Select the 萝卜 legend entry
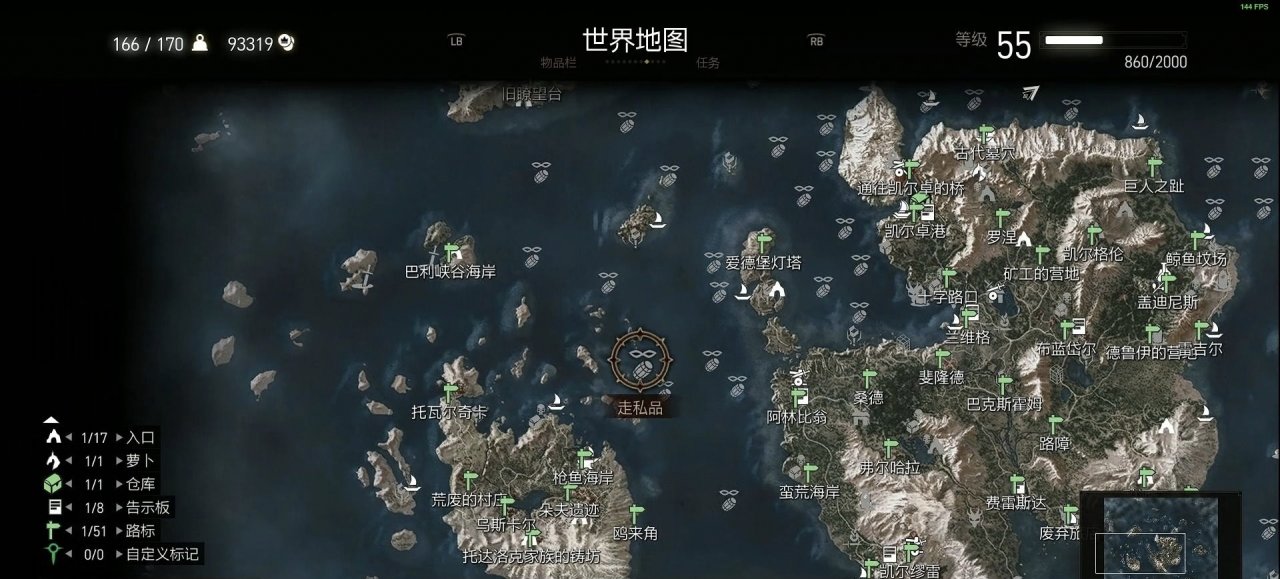 [139, 461]
